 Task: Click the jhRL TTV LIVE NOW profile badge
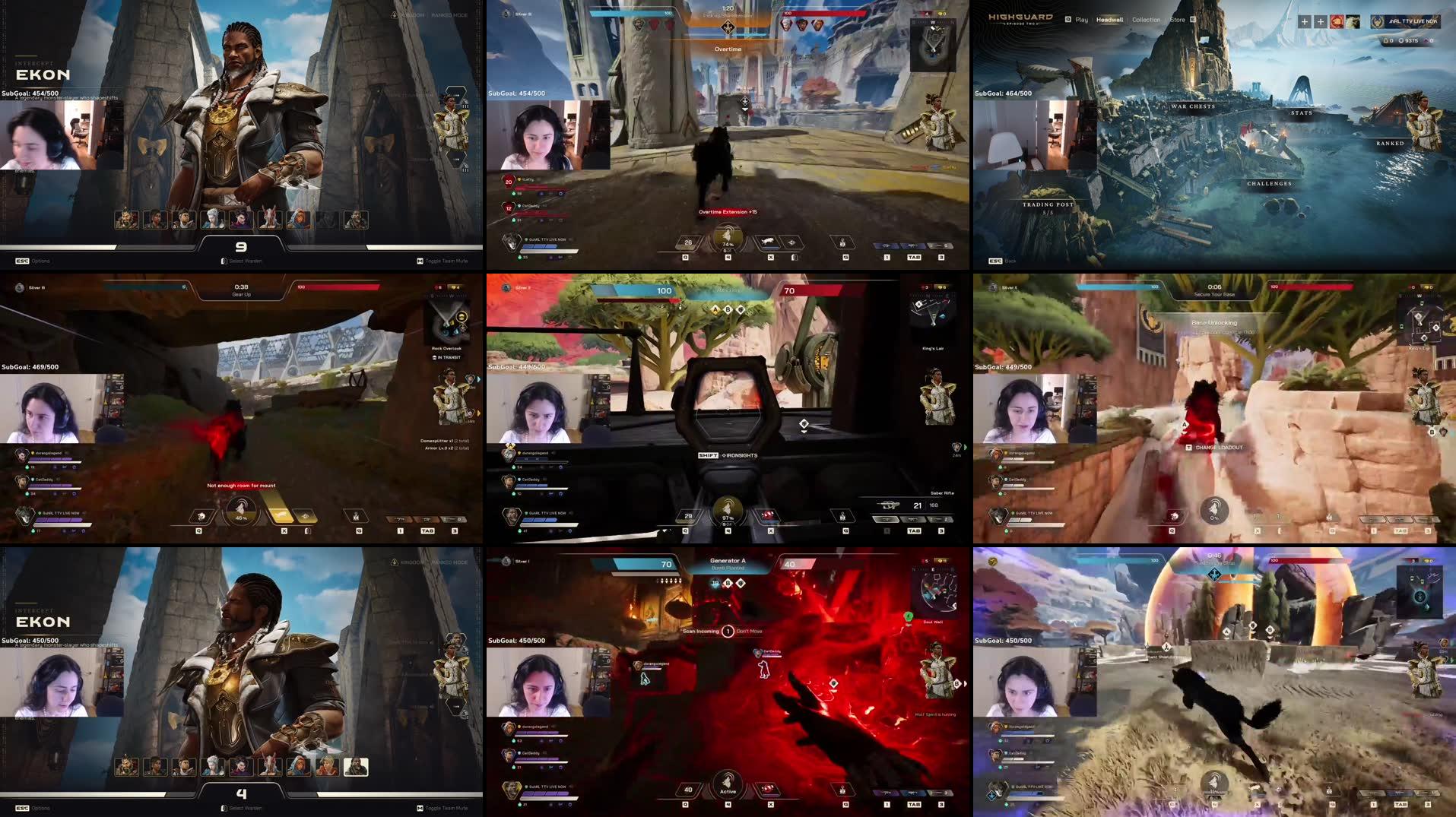(x=1405, y=21)
